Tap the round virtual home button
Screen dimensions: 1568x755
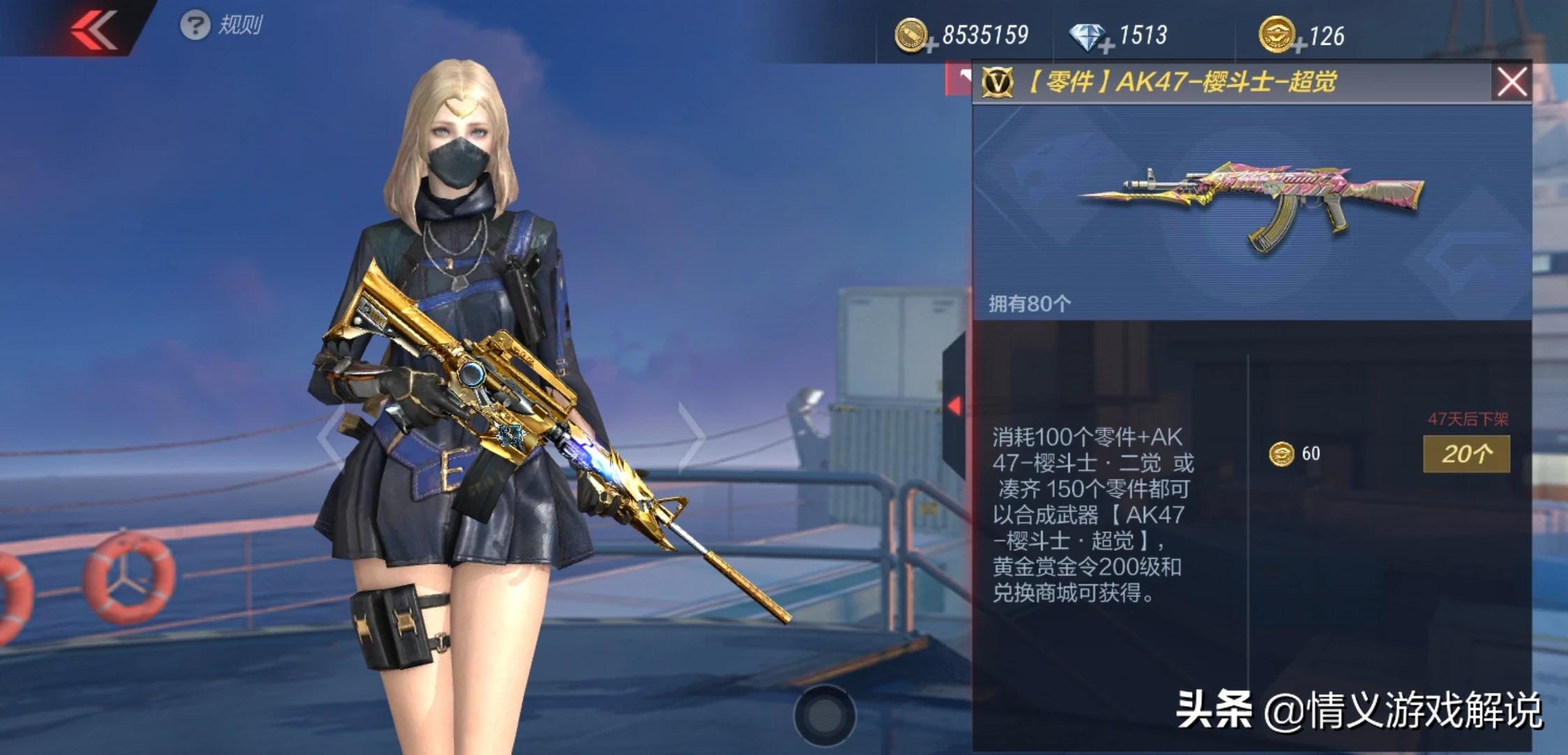[x=825, y=714]
